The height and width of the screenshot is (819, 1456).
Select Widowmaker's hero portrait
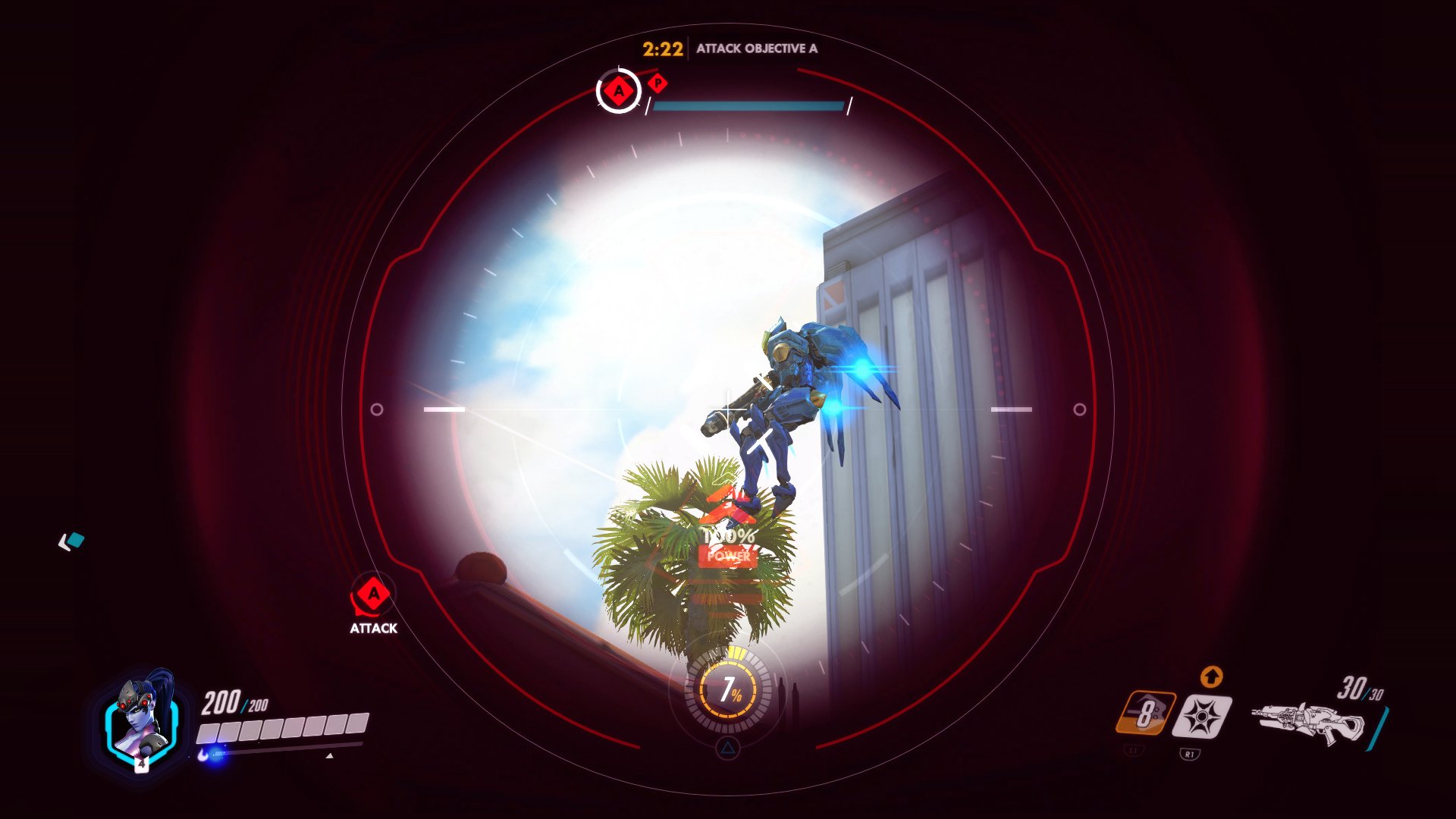tap(143, 720)
